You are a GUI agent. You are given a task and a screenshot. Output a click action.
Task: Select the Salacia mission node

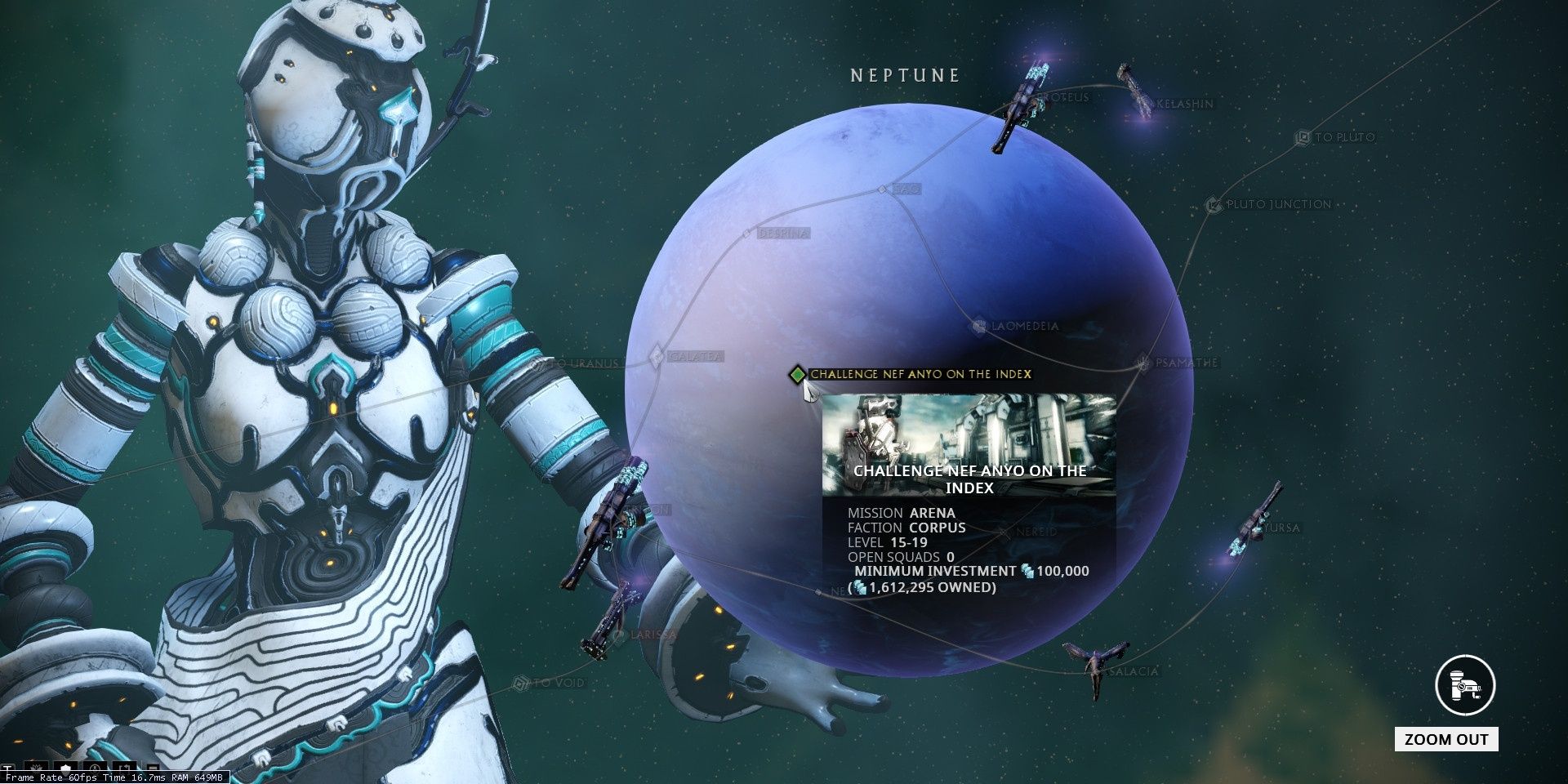click(1095, 671)
